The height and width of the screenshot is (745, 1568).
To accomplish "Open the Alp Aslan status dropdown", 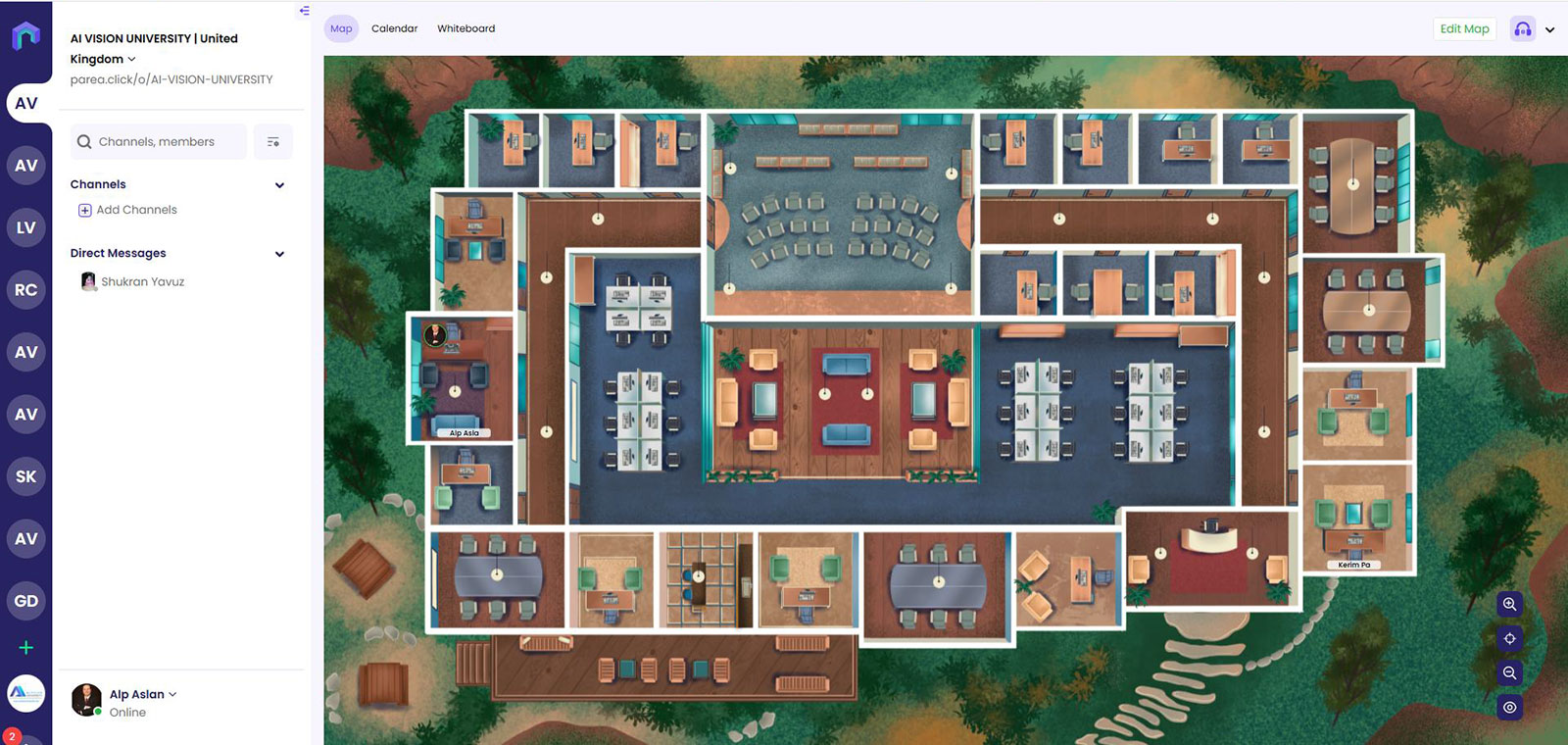I will pyautogui.click(x=173, y=694).
